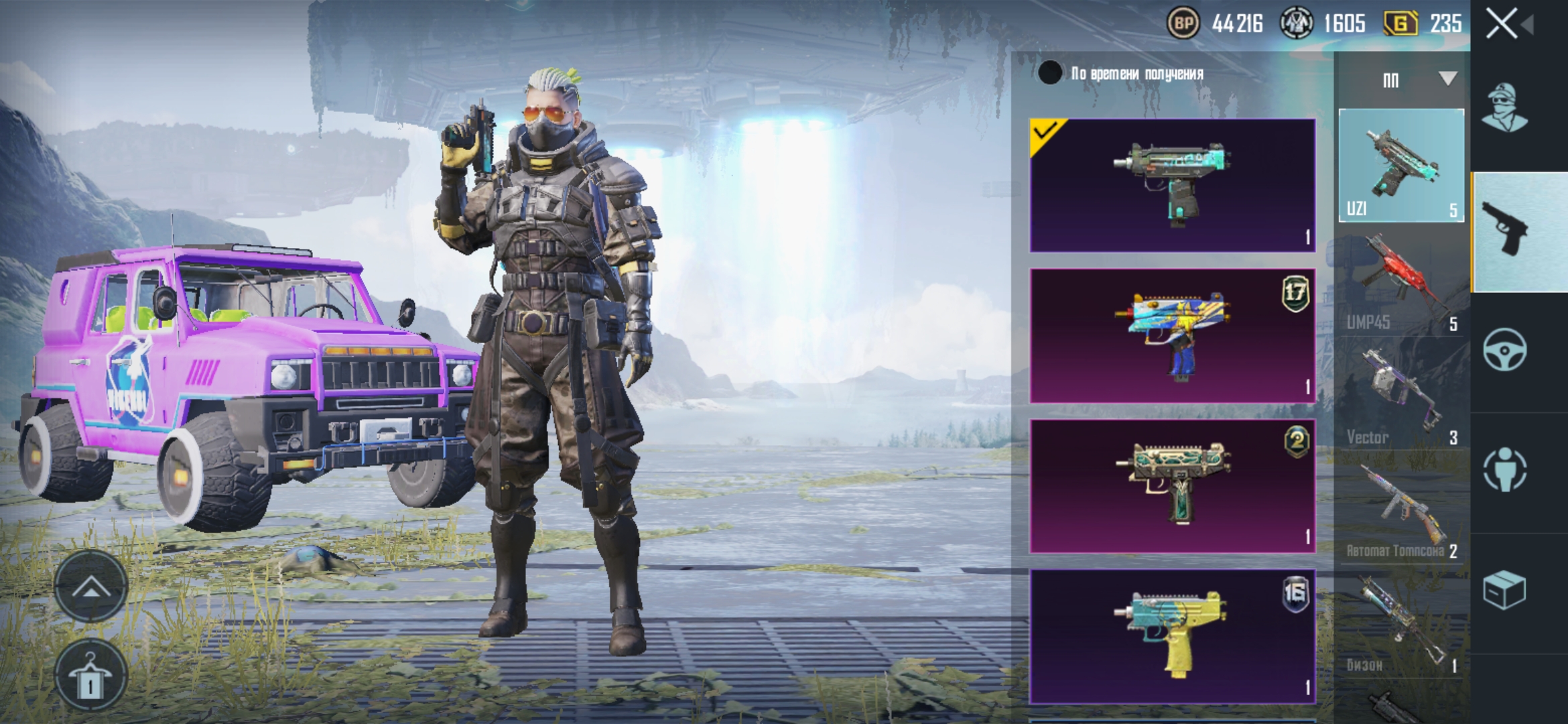Screen dimensions: 1568x724
Task: Open the box crate tab
Action: [x=1504, y=590]
